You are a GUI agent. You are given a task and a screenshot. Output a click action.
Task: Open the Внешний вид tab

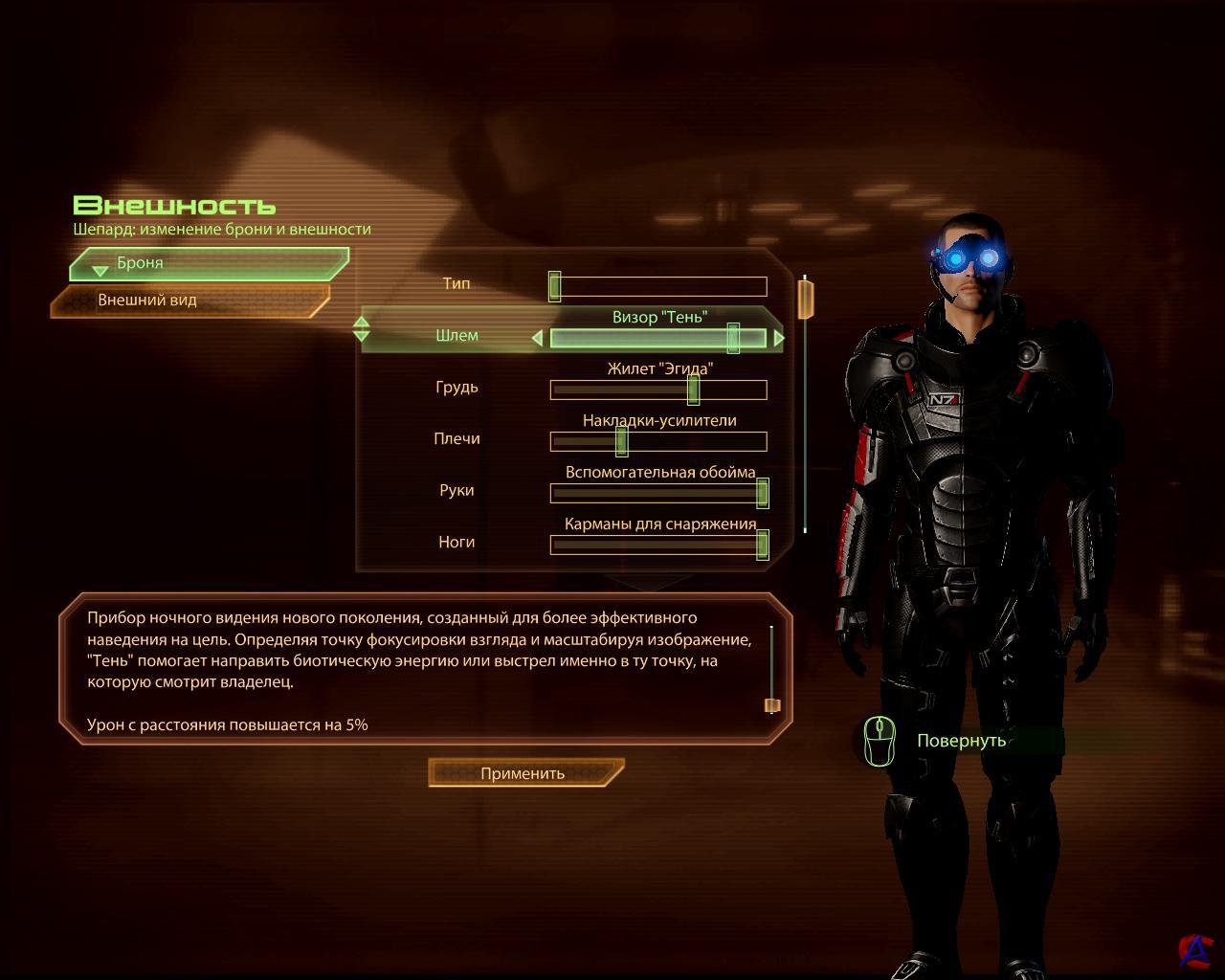189,301
